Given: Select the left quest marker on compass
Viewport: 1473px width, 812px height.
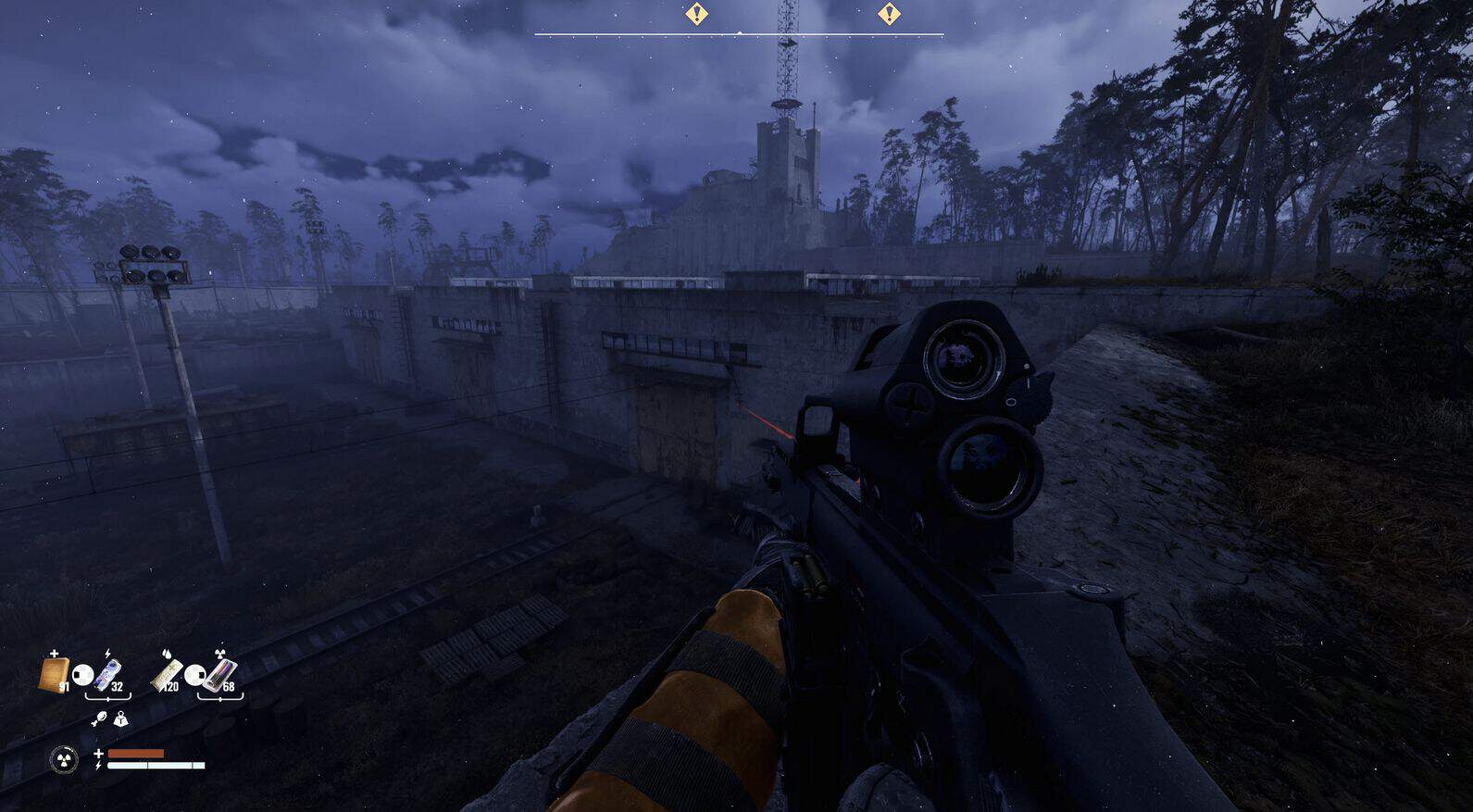Looking at the screenshot, I should click(696, 14).
